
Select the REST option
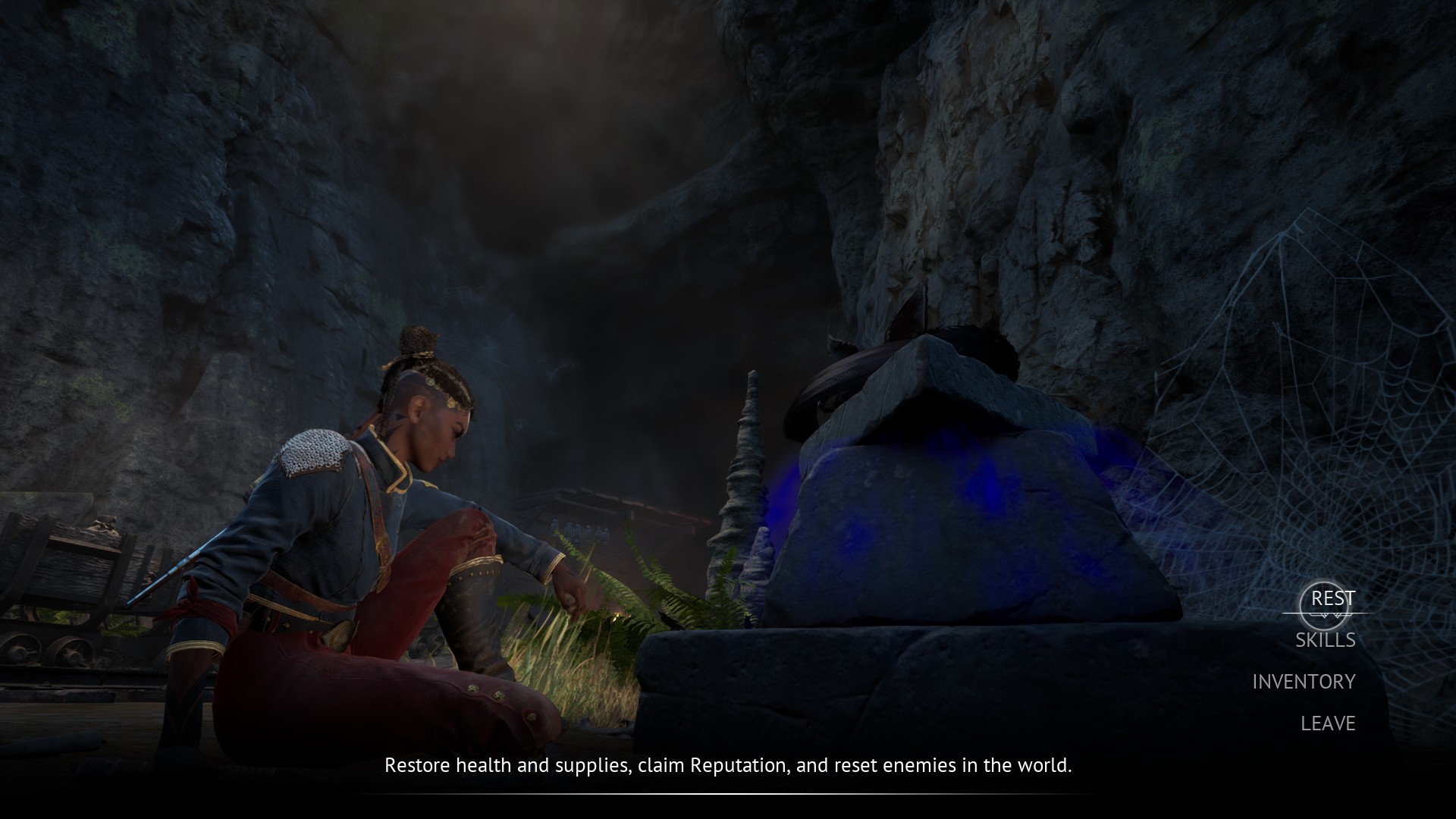click(1332, 598)
